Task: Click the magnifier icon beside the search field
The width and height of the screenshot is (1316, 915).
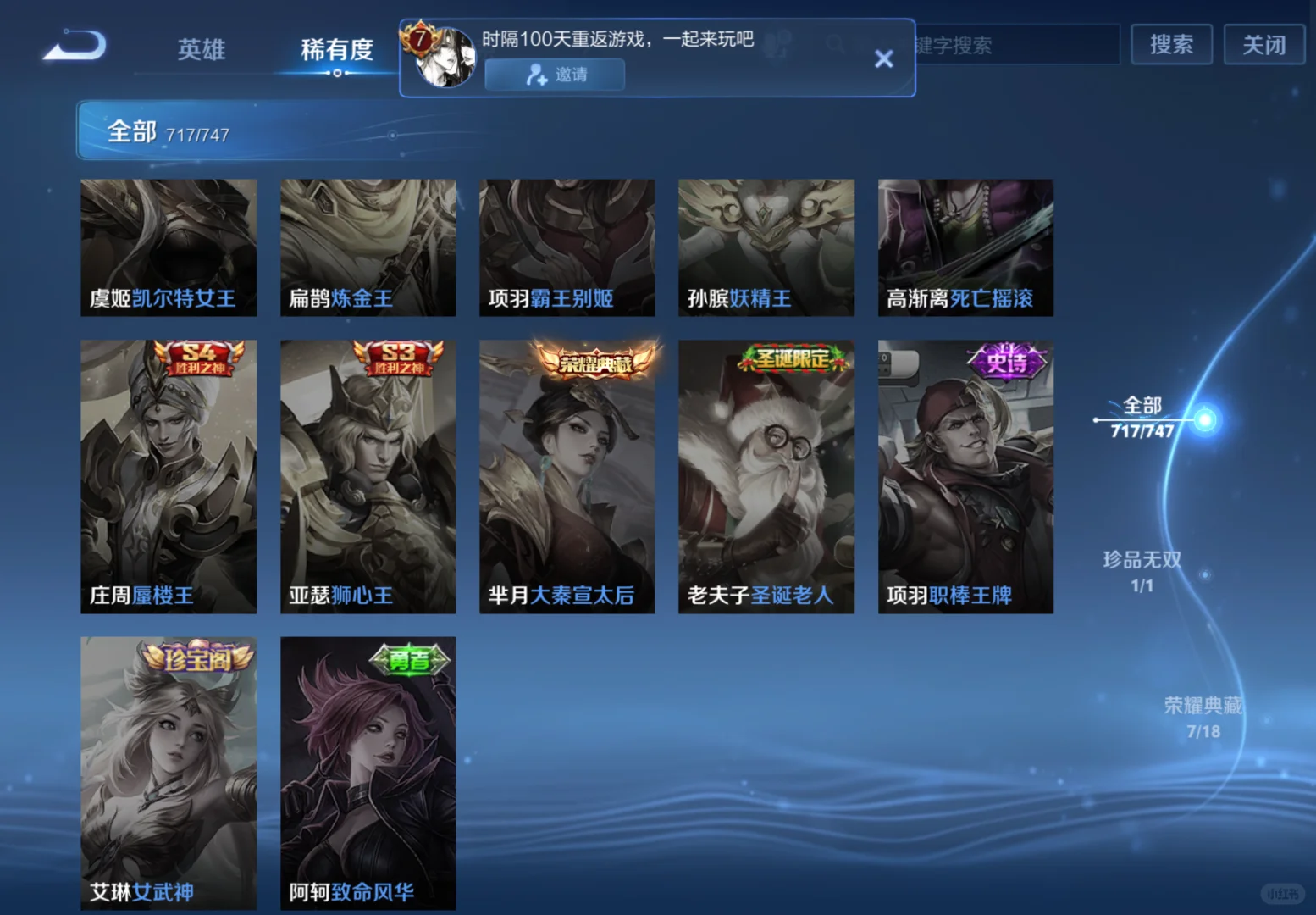Action: [835, 43]
